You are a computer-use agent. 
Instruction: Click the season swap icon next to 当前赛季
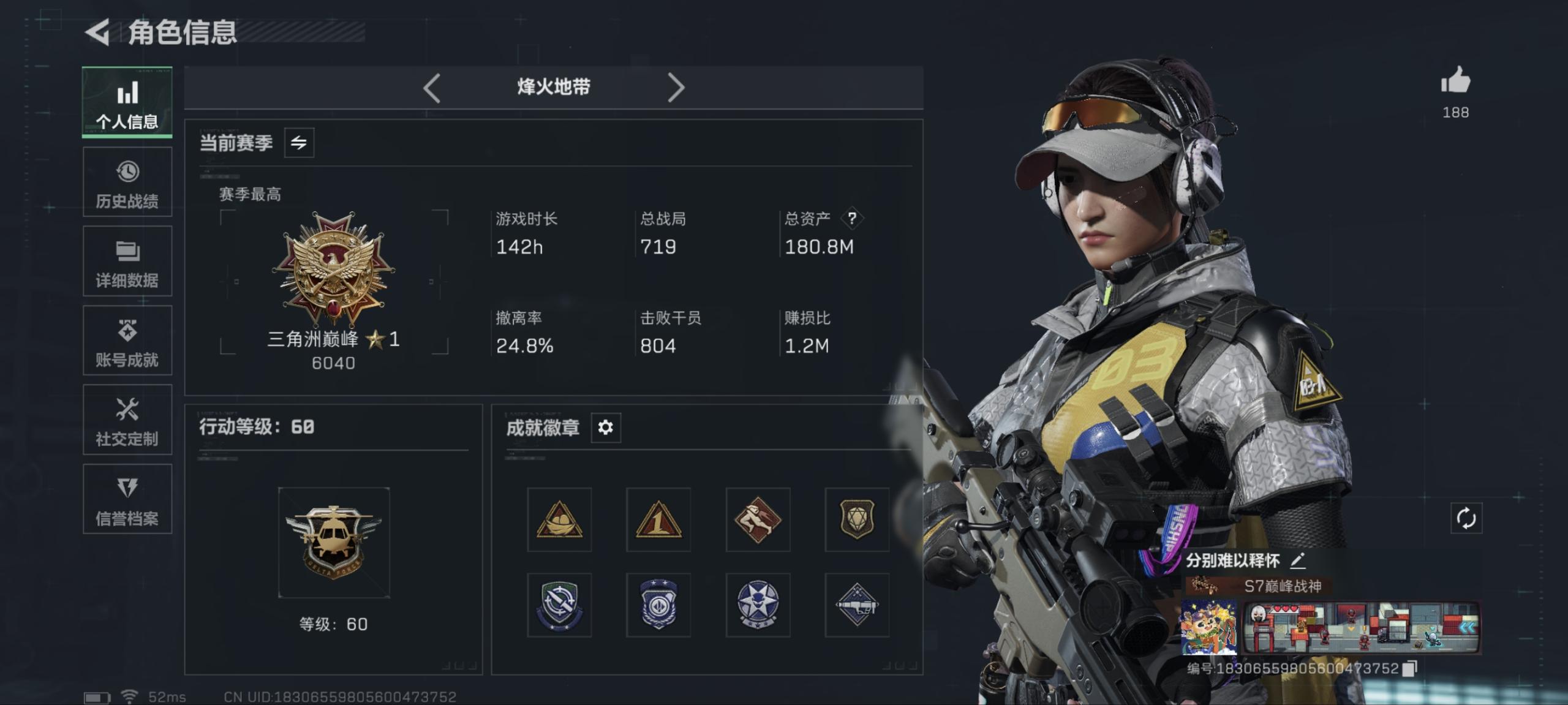(300, 141)
